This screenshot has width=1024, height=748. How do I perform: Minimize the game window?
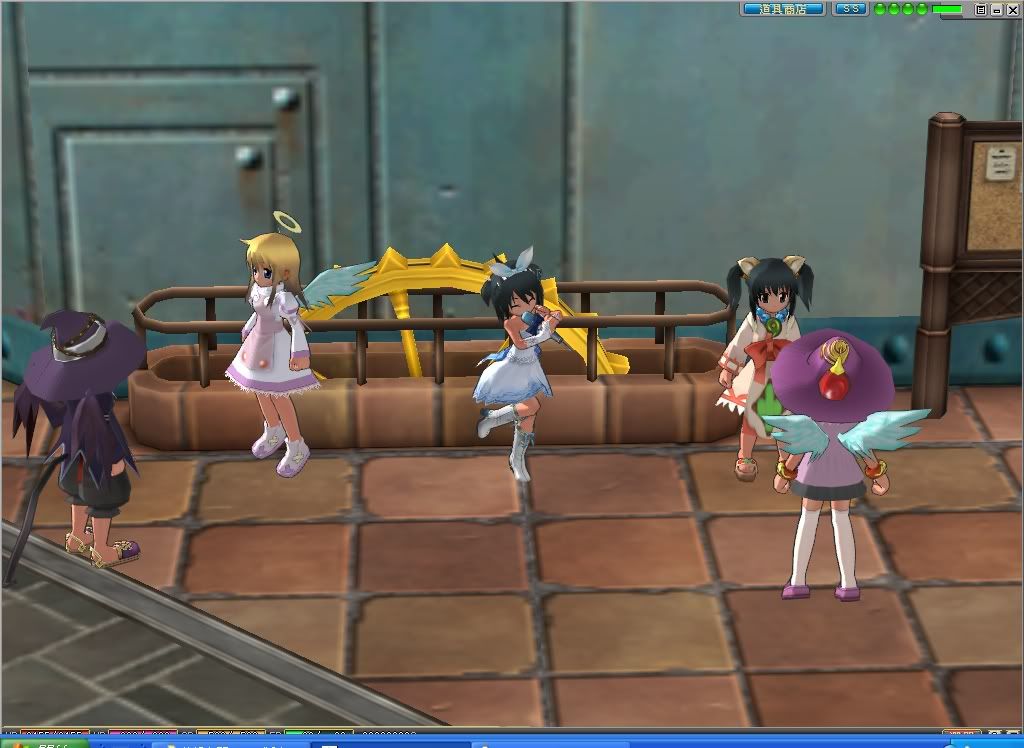996,9
